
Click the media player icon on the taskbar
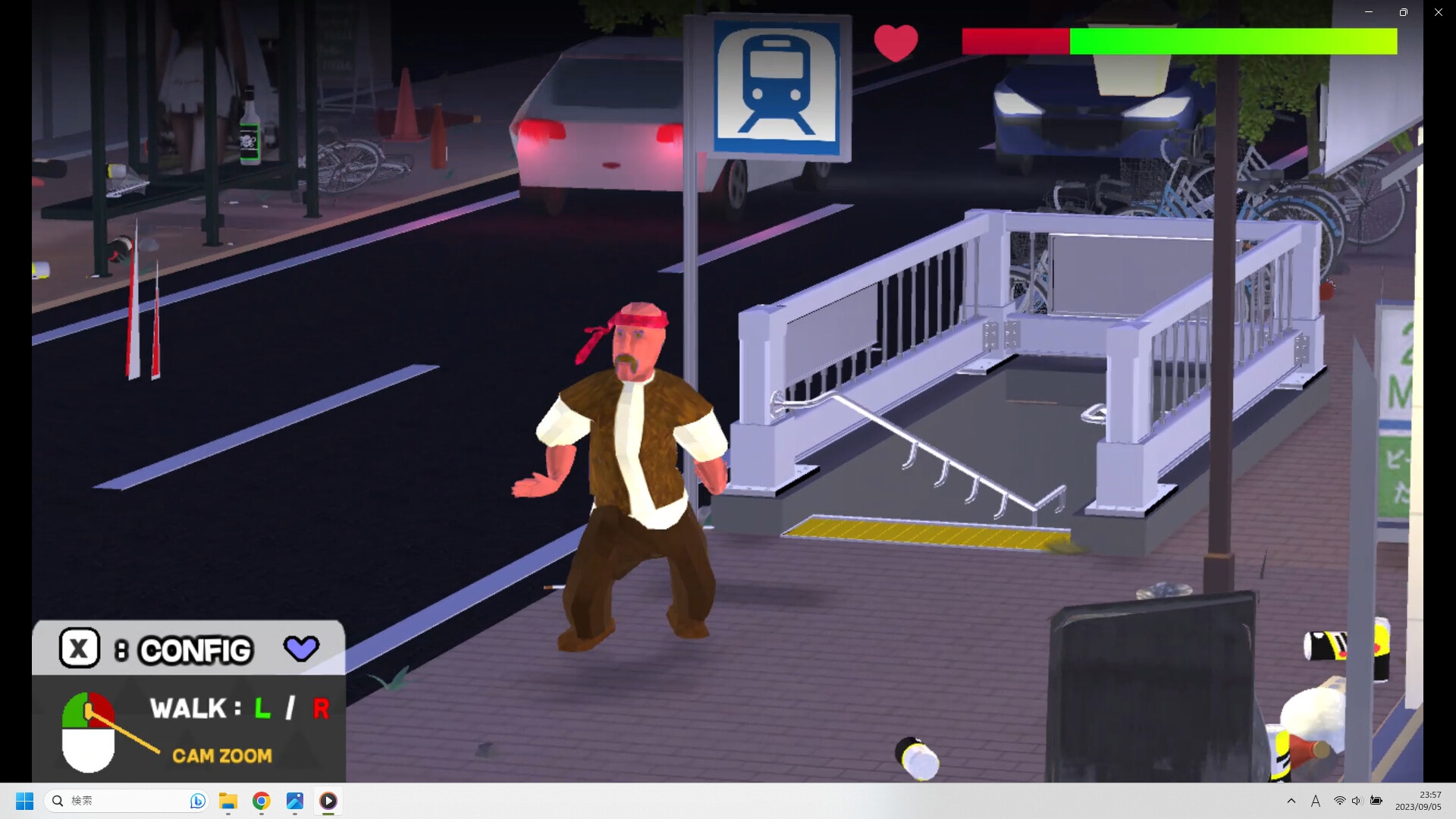point(328,802)
